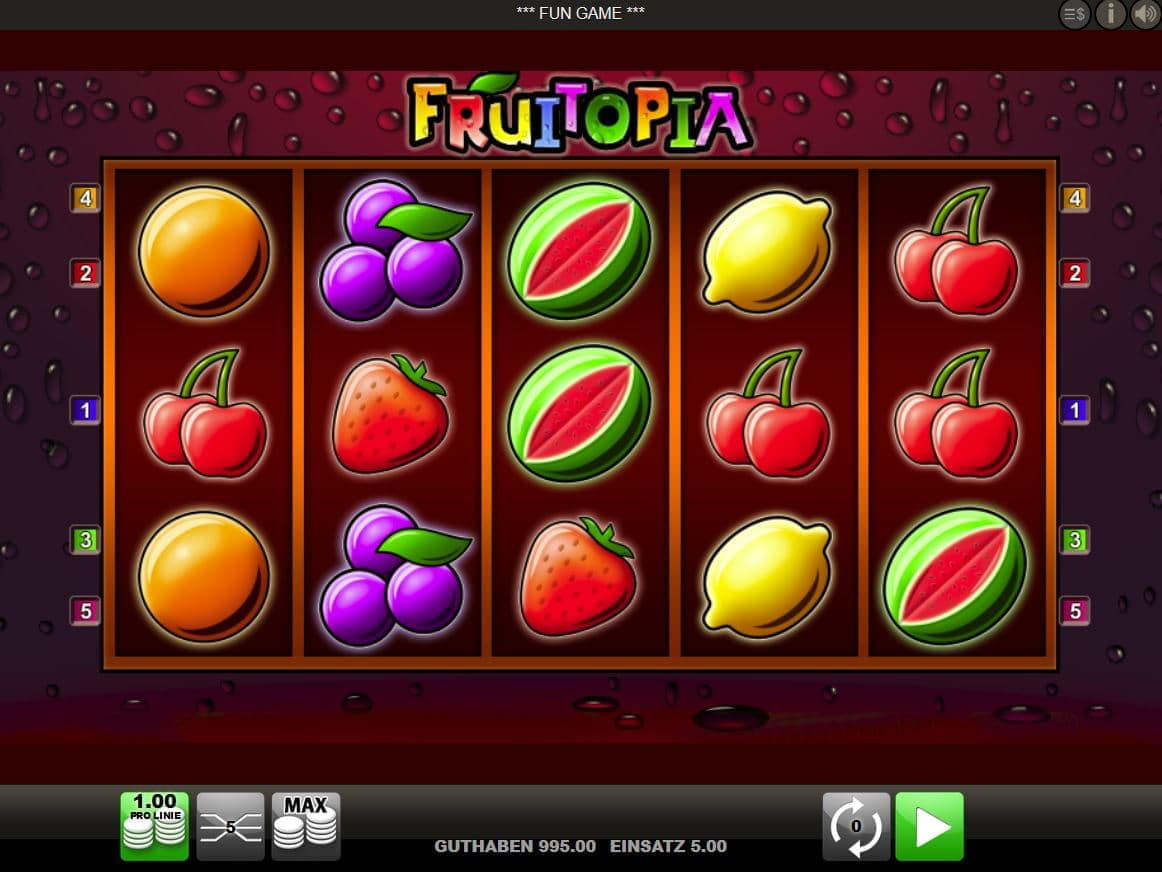Open the game info icon

pyautogui.click(x=1110, y=14)
